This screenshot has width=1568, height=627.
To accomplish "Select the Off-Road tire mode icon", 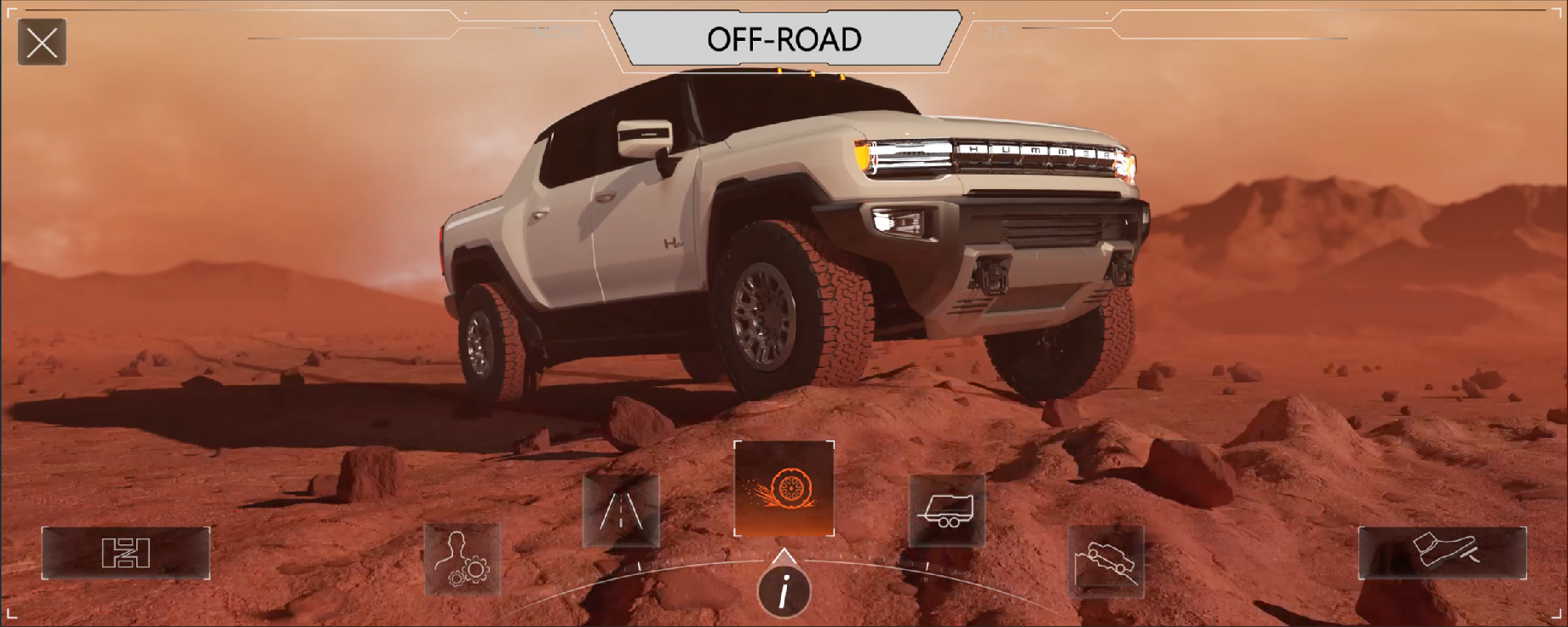I will click(x=784, y=489).
